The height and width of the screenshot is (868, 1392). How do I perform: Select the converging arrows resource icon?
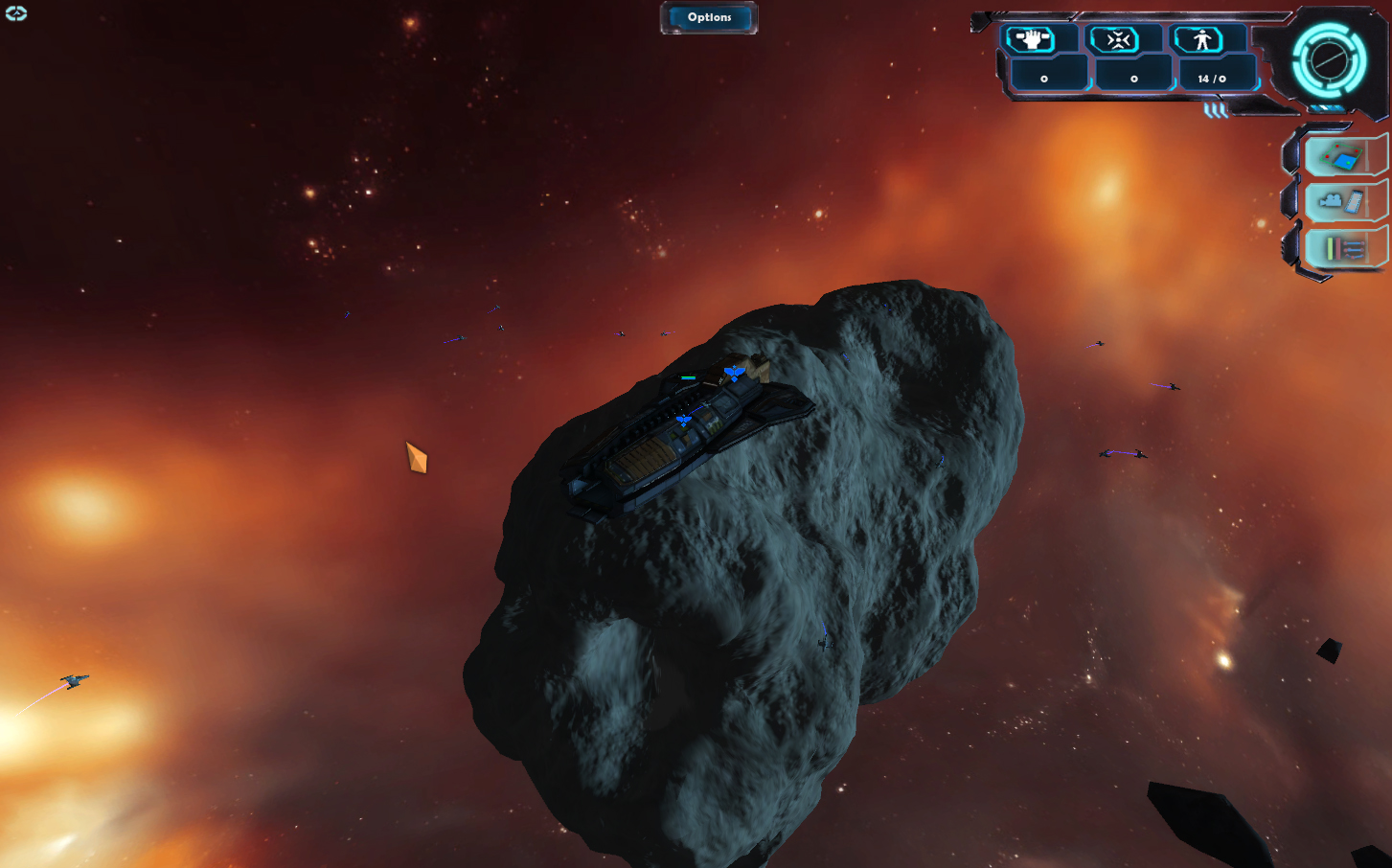[1117, 39]
